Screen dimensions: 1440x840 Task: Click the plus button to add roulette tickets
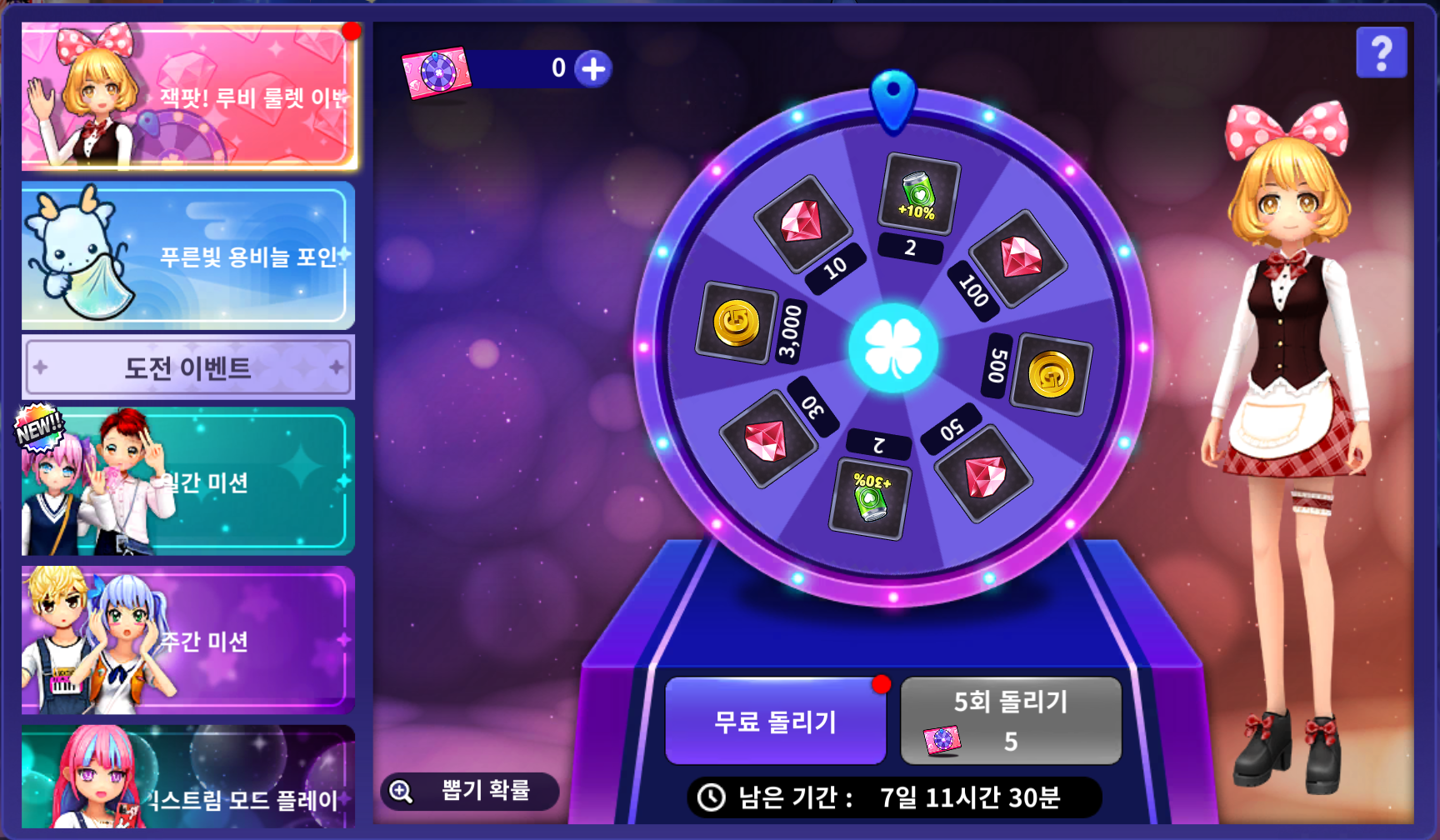click(593, 69)
